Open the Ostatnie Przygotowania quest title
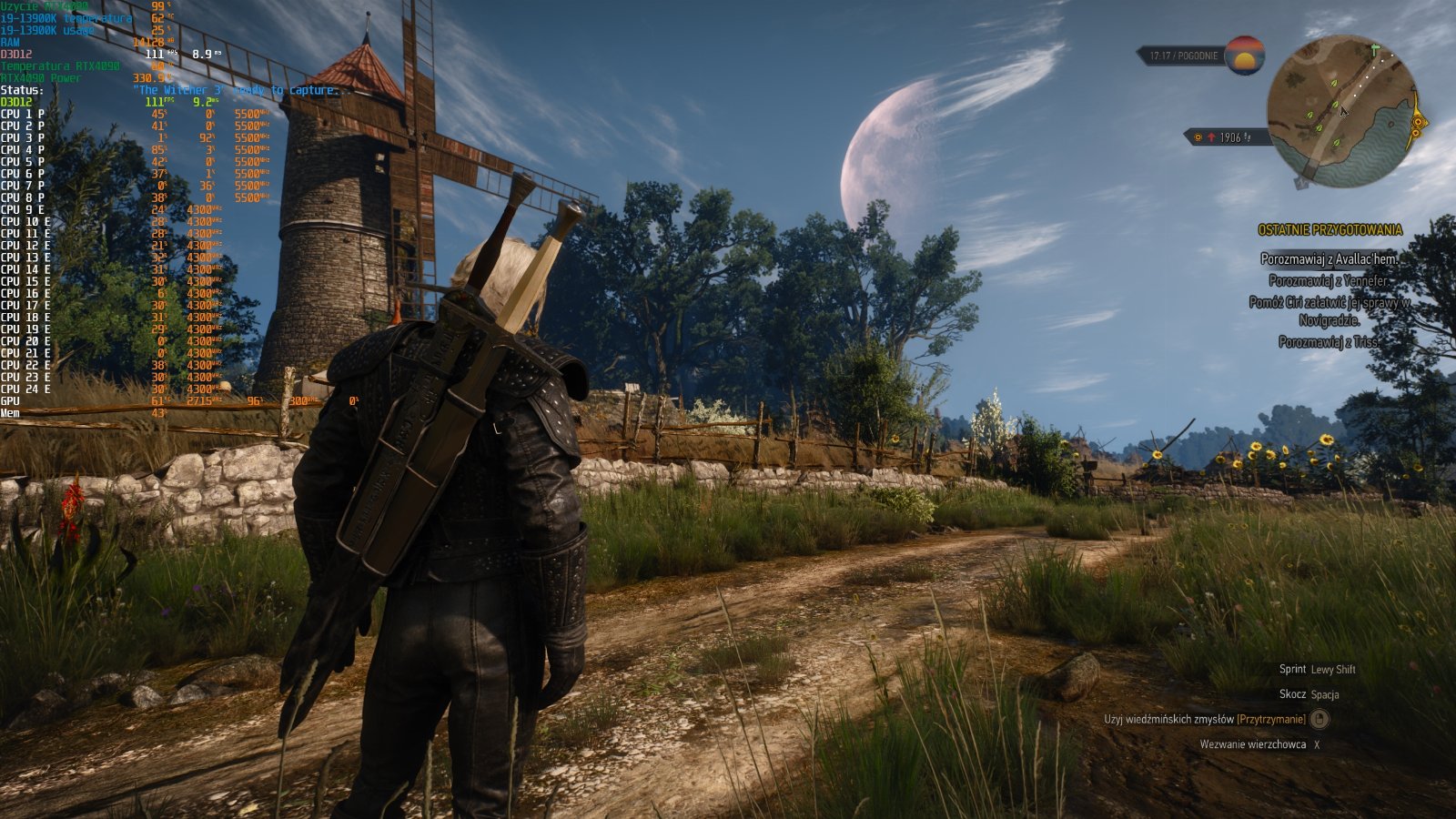The height and width of the screenshot is (819, 1456). coord(1330,230)
